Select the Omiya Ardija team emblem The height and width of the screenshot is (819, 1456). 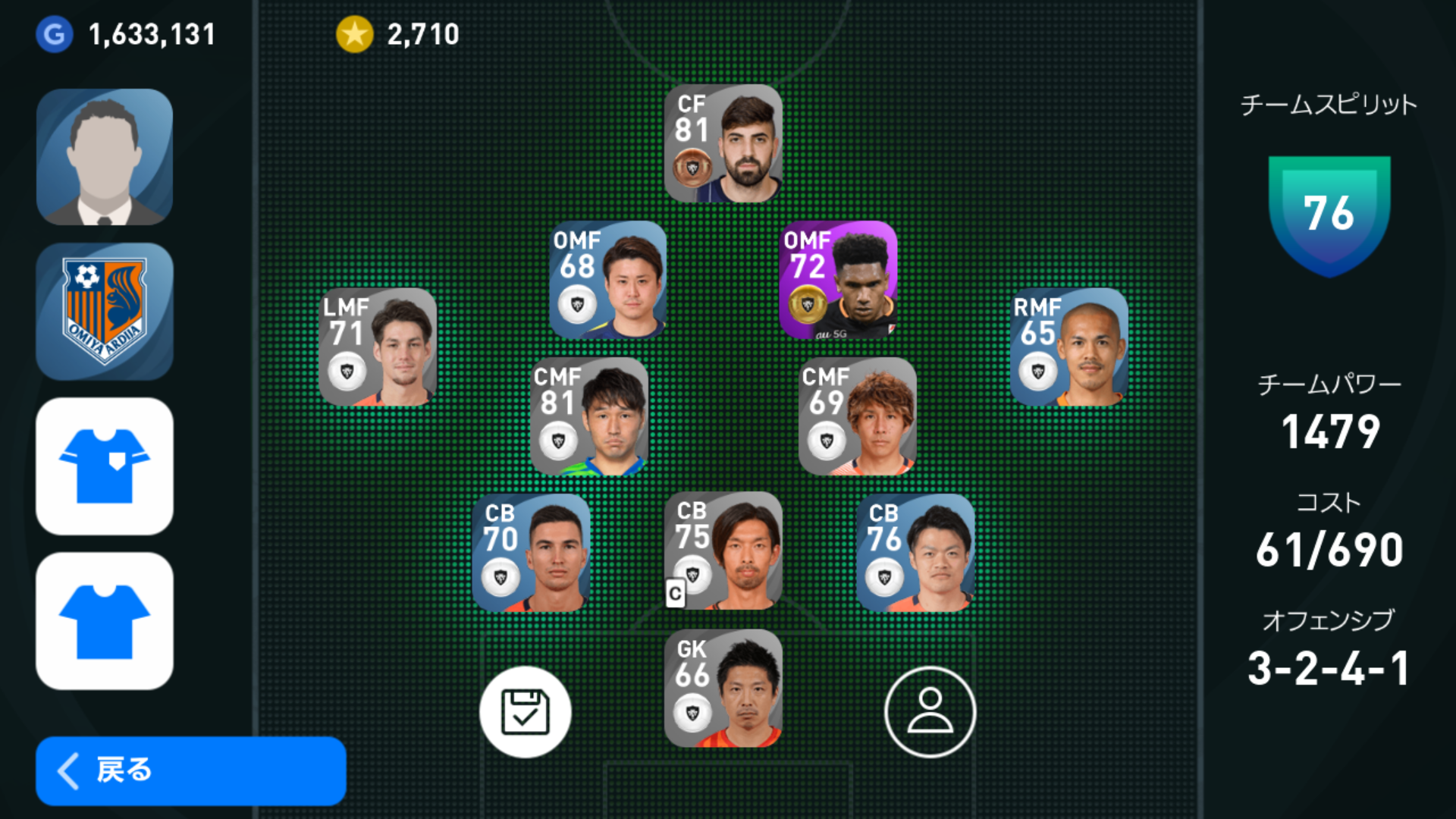105,311
